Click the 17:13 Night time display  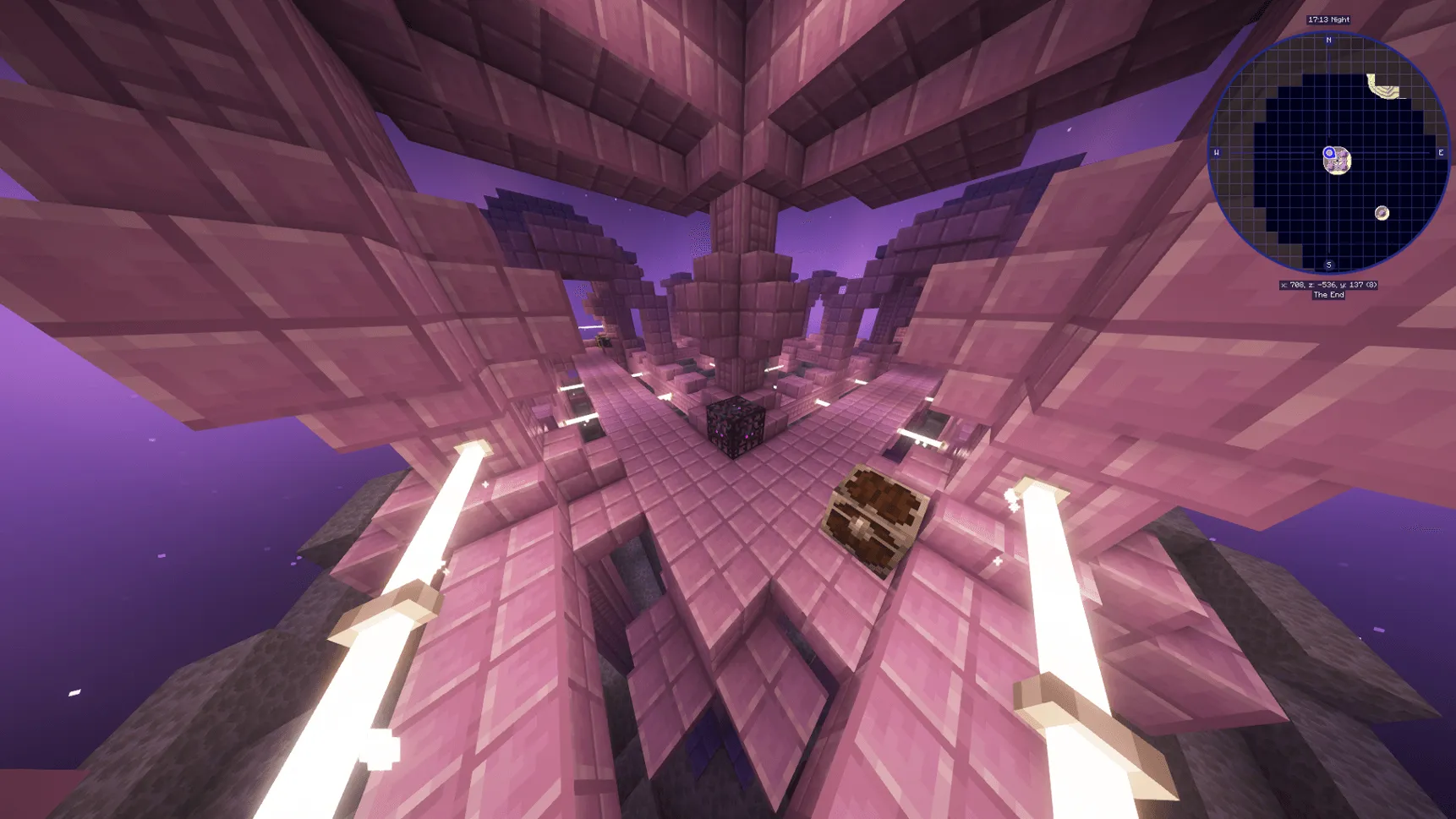pyautogui.click(x=1328, y=19)
